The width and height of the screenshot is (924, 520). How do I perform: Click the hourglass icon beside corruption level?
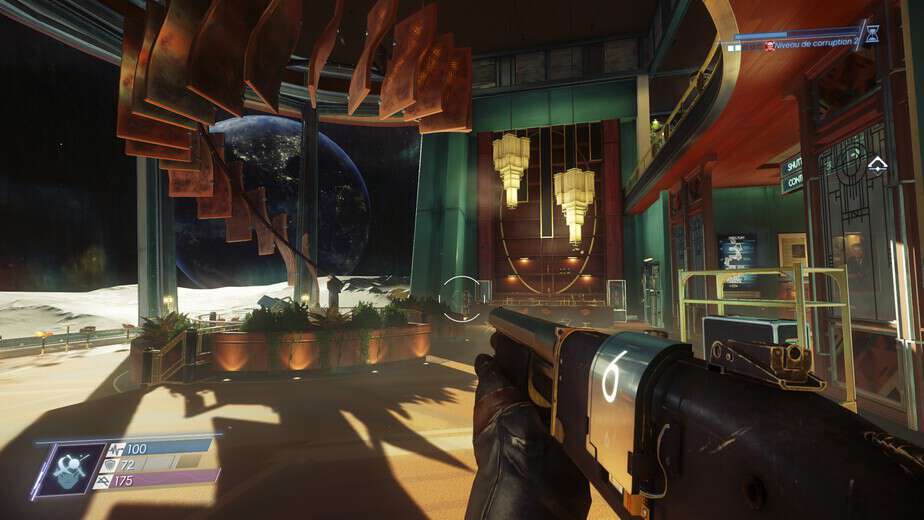872,34
